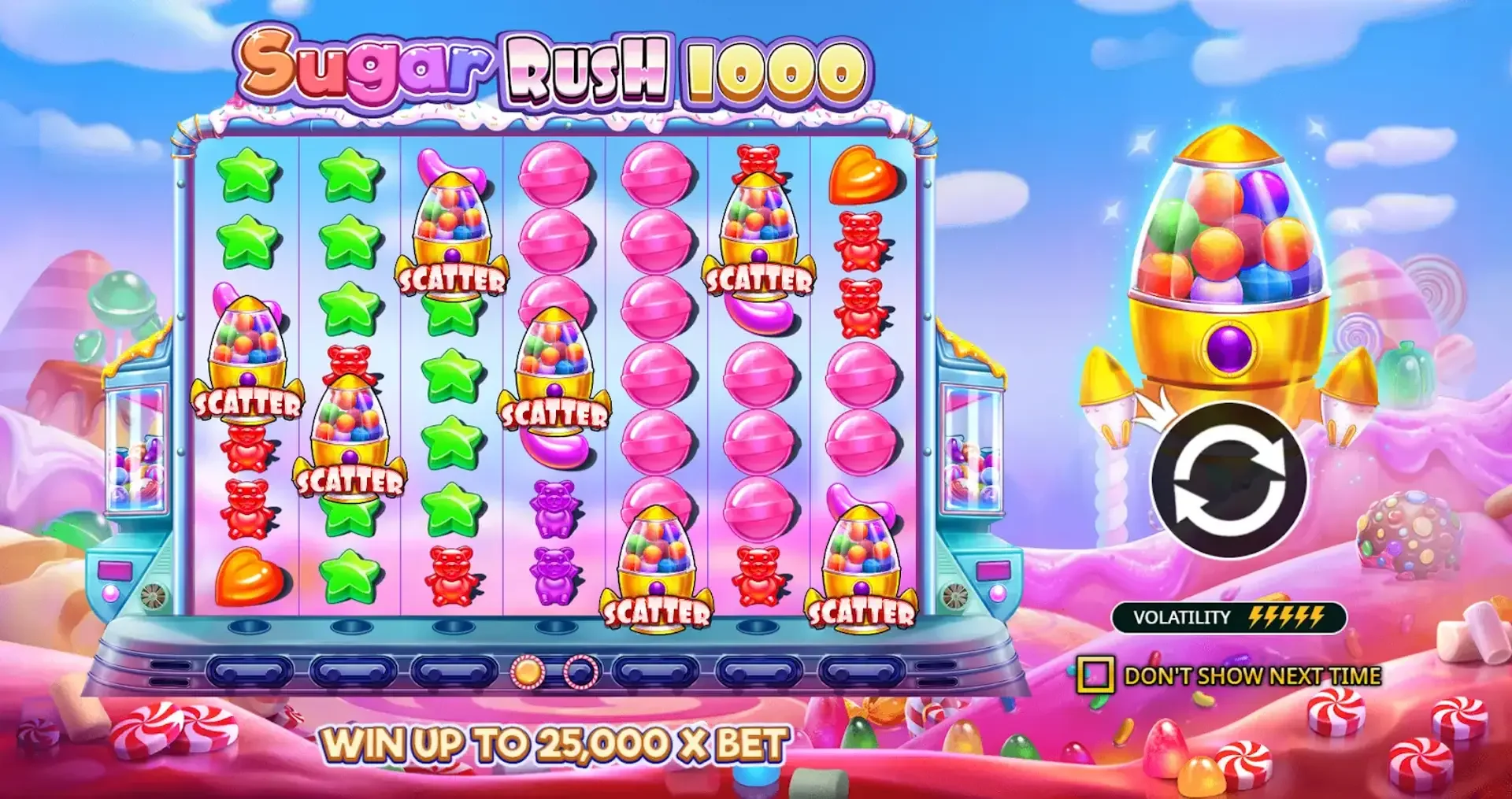
Task: Select the active orange carousel dot
Action: point(526,671)
